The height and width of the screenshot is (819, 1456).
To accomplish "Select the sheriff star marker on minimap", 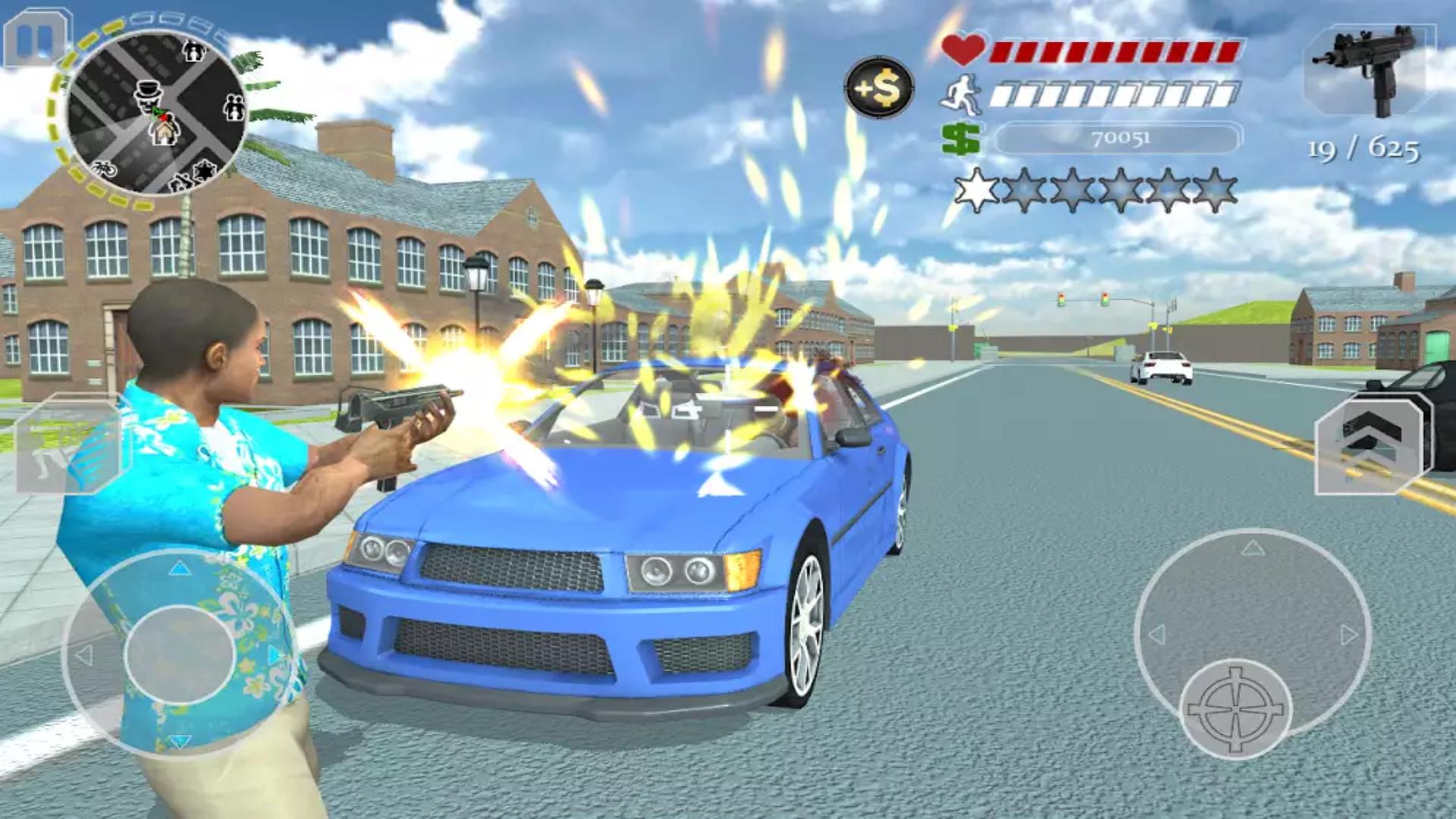I will pyautogui.click(x=204, y=171).
